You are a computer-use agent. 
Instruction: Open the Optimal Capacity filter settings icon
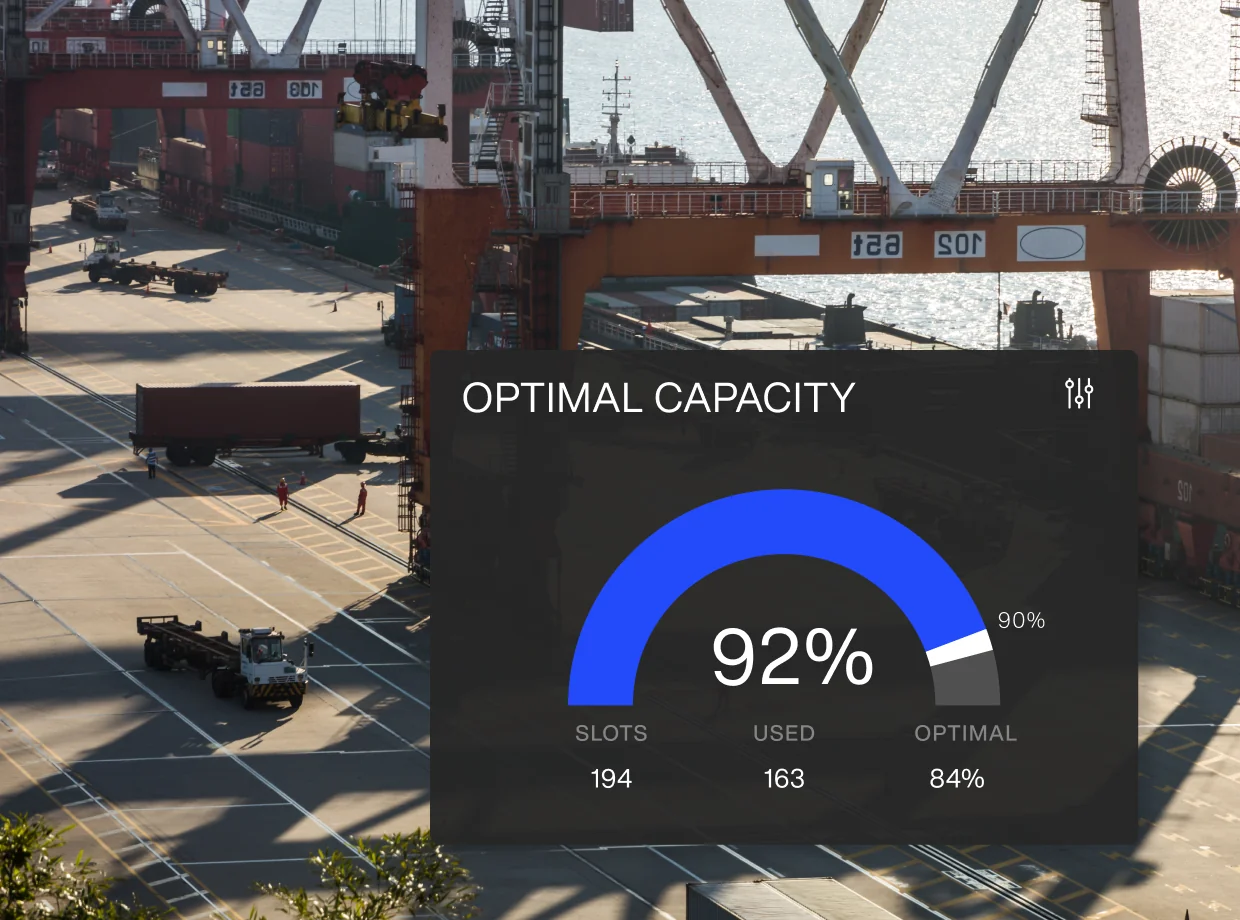(x=1080, y=394)
